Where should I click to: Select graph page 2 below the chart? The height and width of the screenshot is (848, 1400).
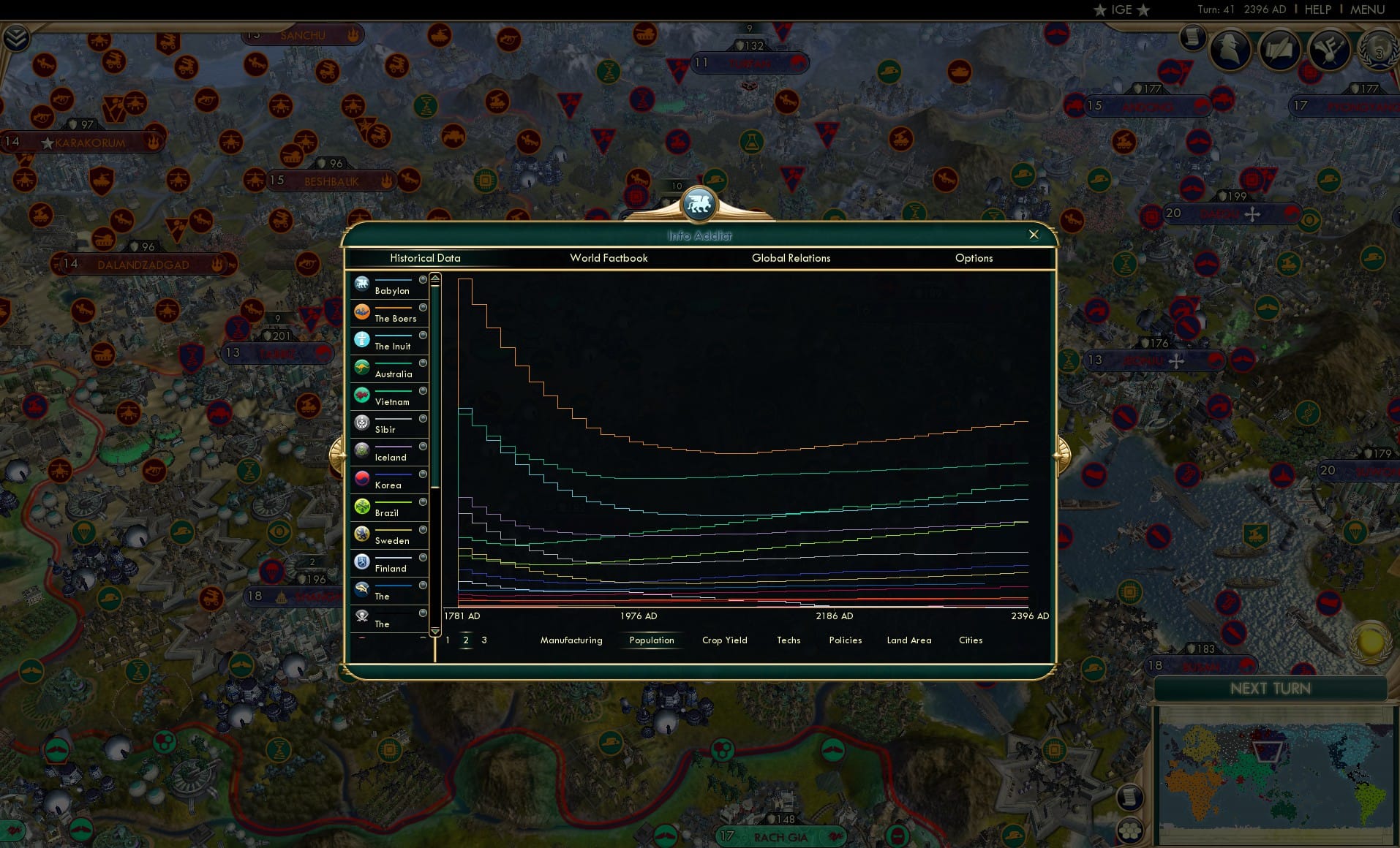click(466, 640)
